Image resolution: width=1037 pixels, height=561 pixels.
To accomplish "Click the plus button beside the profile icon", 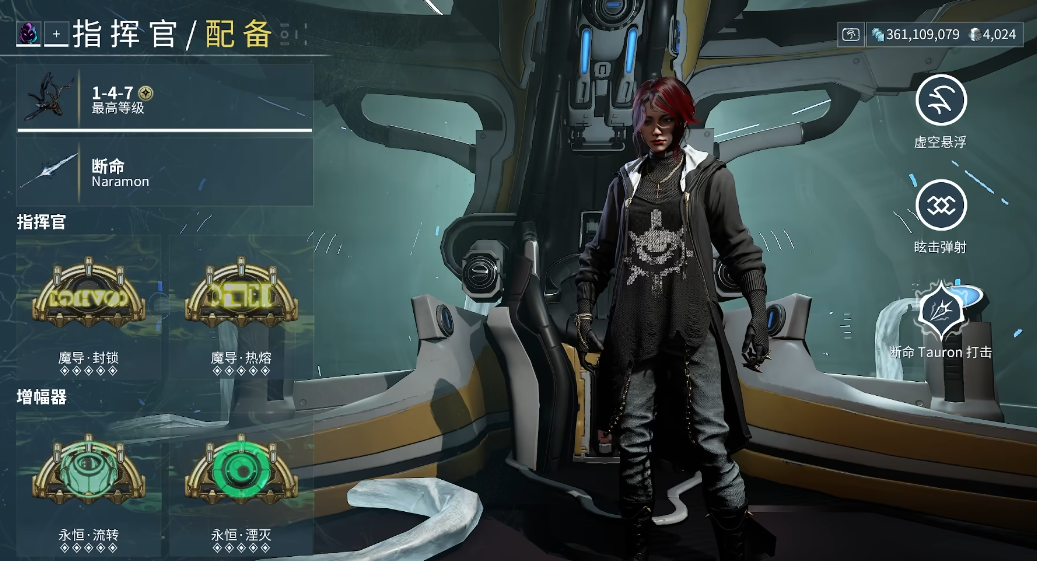I will coord(56,34).
